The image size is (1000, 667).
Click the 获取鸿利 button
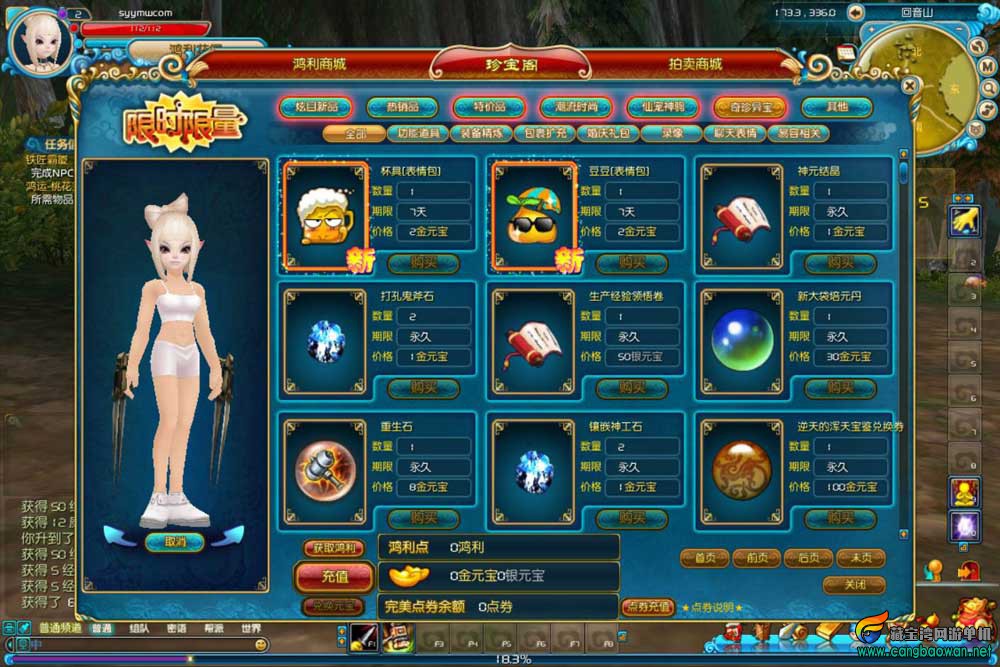334,549
